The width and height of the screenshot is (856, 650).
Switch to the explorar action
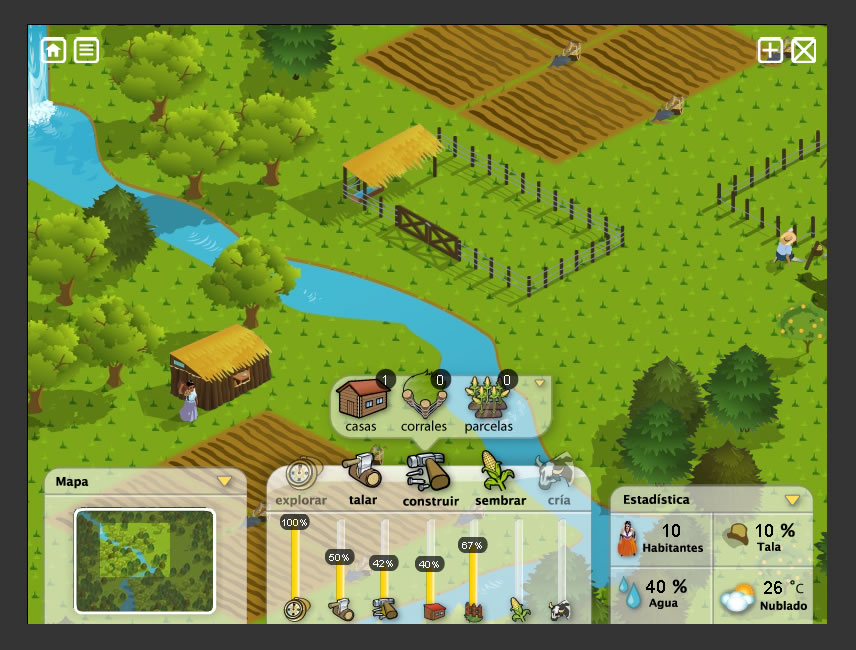301,481
